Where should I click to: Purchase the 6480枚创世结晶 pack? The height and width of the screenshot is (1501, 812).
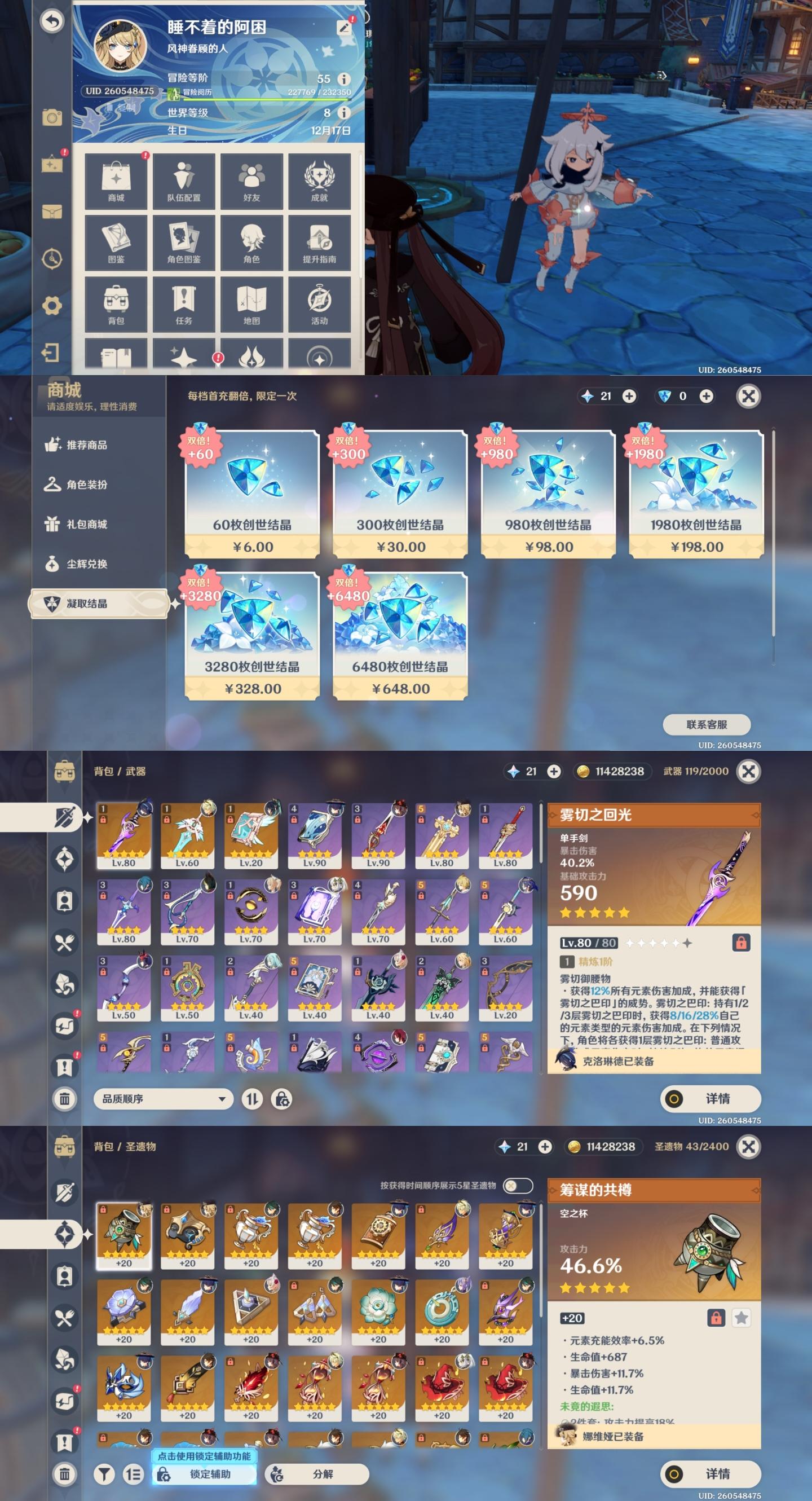click(400, 636)
